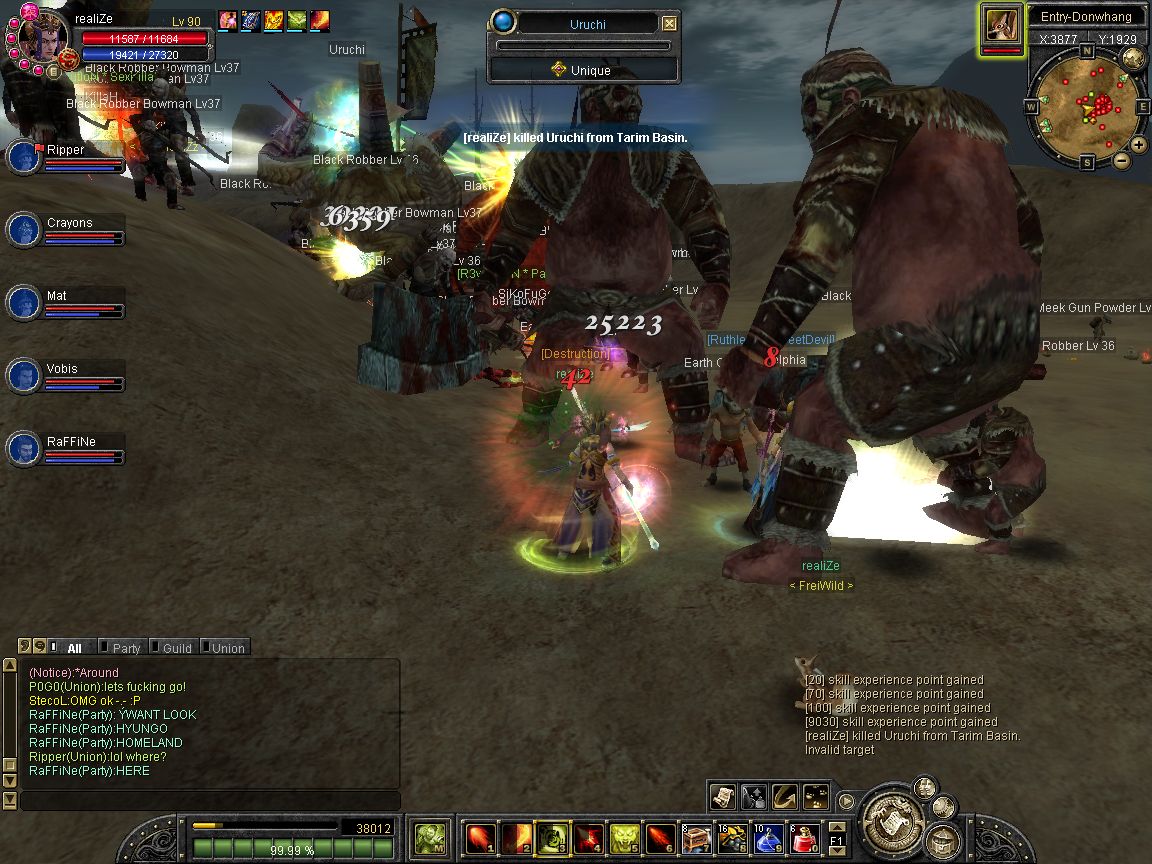This screenshot has width=1152, height=864.
Task: Switch chat to the Party tab
Action: (x=126, y=648)
